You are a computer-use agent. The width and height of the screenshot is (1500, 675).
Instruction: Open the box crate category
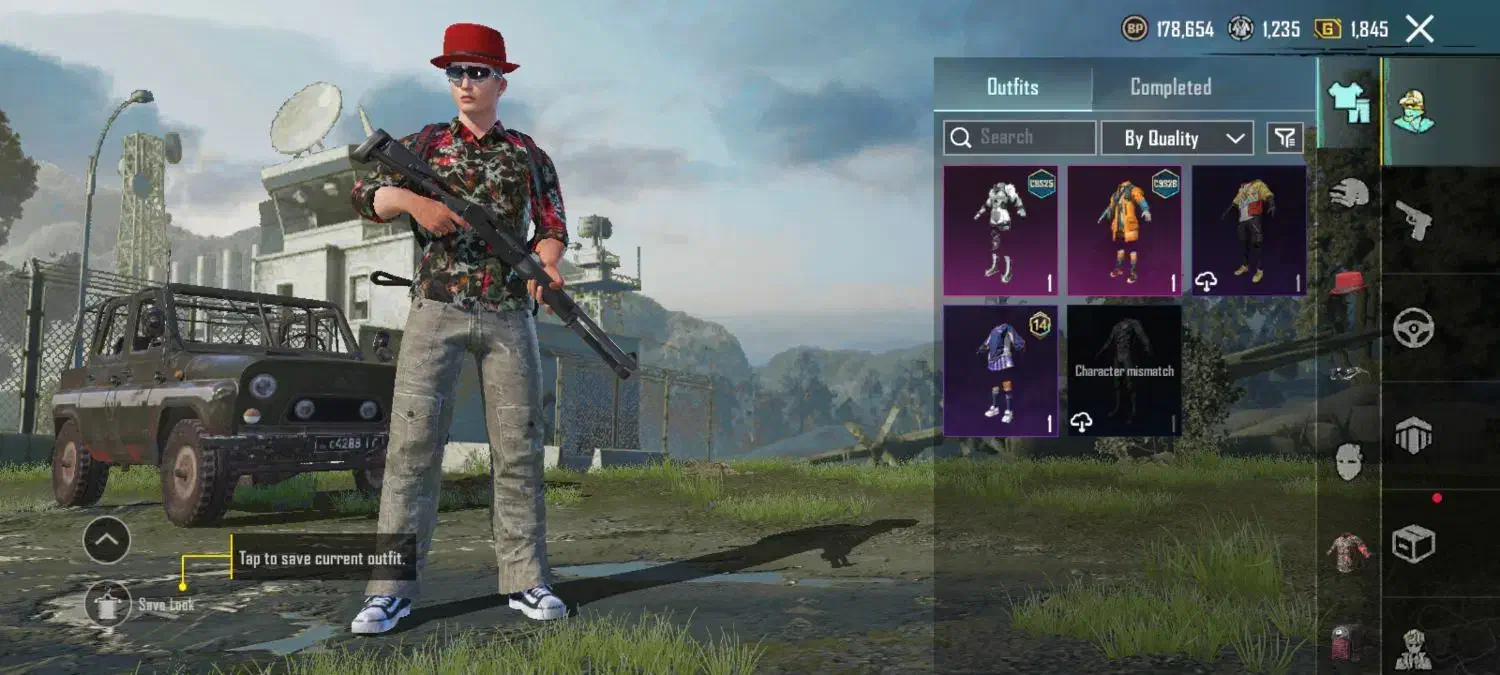point(1414,544)
